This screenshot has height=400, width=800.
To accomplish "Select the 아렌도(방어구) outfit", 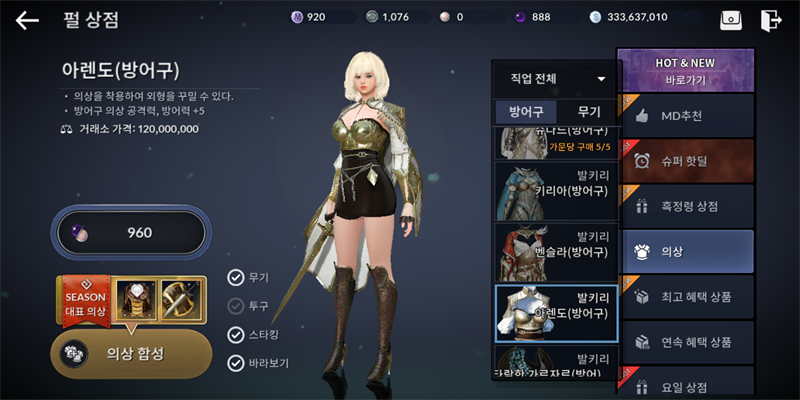I will [x=556, y=312].
